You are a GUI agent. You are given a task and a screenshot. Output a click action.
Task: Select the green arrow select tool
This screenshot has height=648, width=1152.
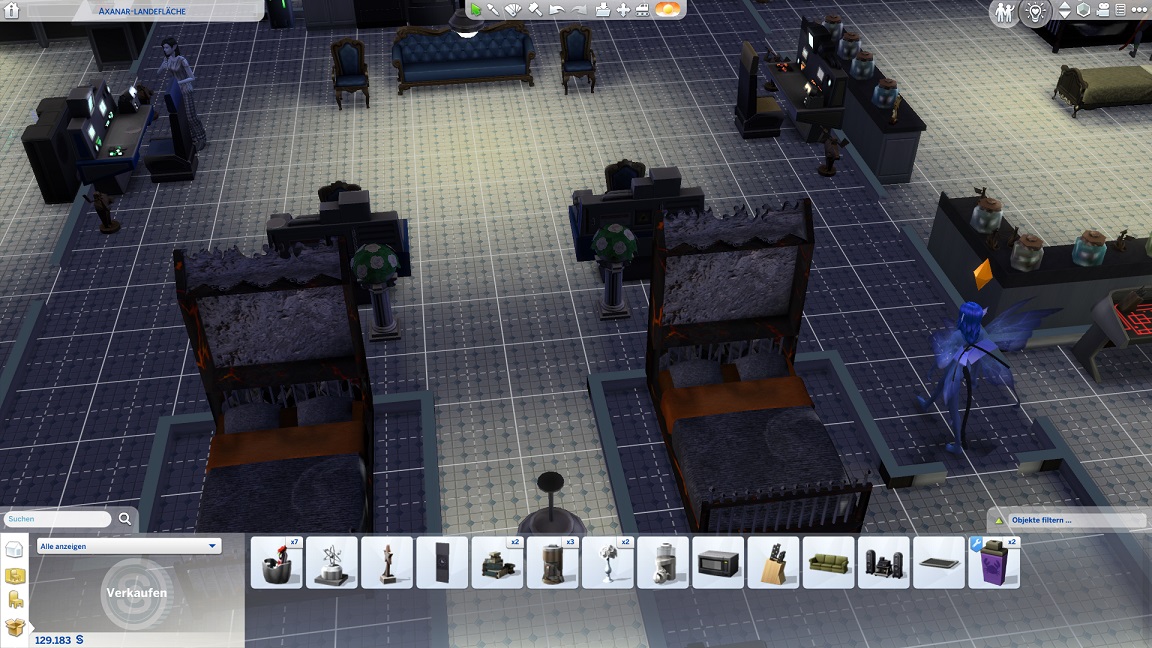click(x=476, y=10)
